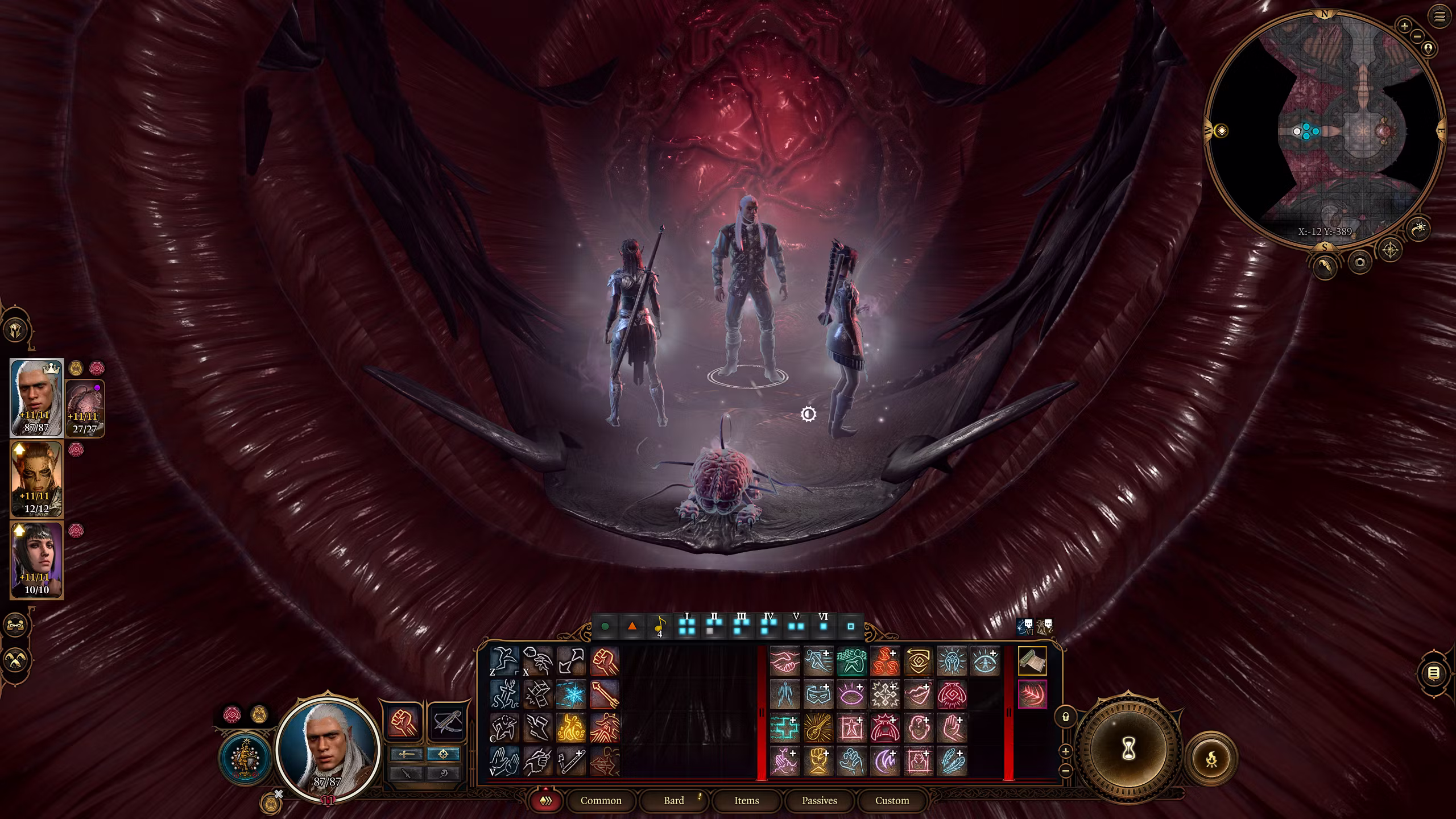Show the Items hotbar tab
This screenshot has height=819, width=1456.
tap(746, 800)
